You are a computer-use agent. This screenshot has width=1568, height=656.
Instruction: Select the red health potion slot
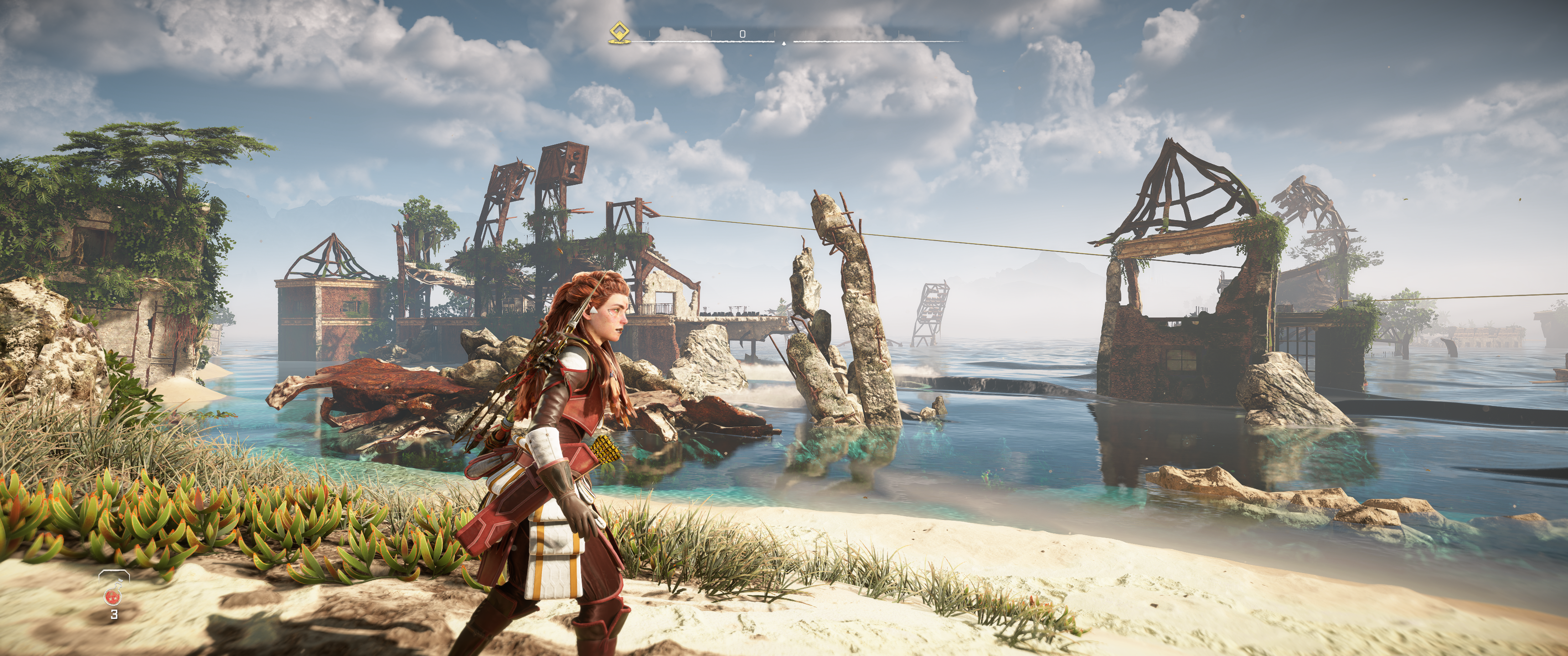[113, 596]
